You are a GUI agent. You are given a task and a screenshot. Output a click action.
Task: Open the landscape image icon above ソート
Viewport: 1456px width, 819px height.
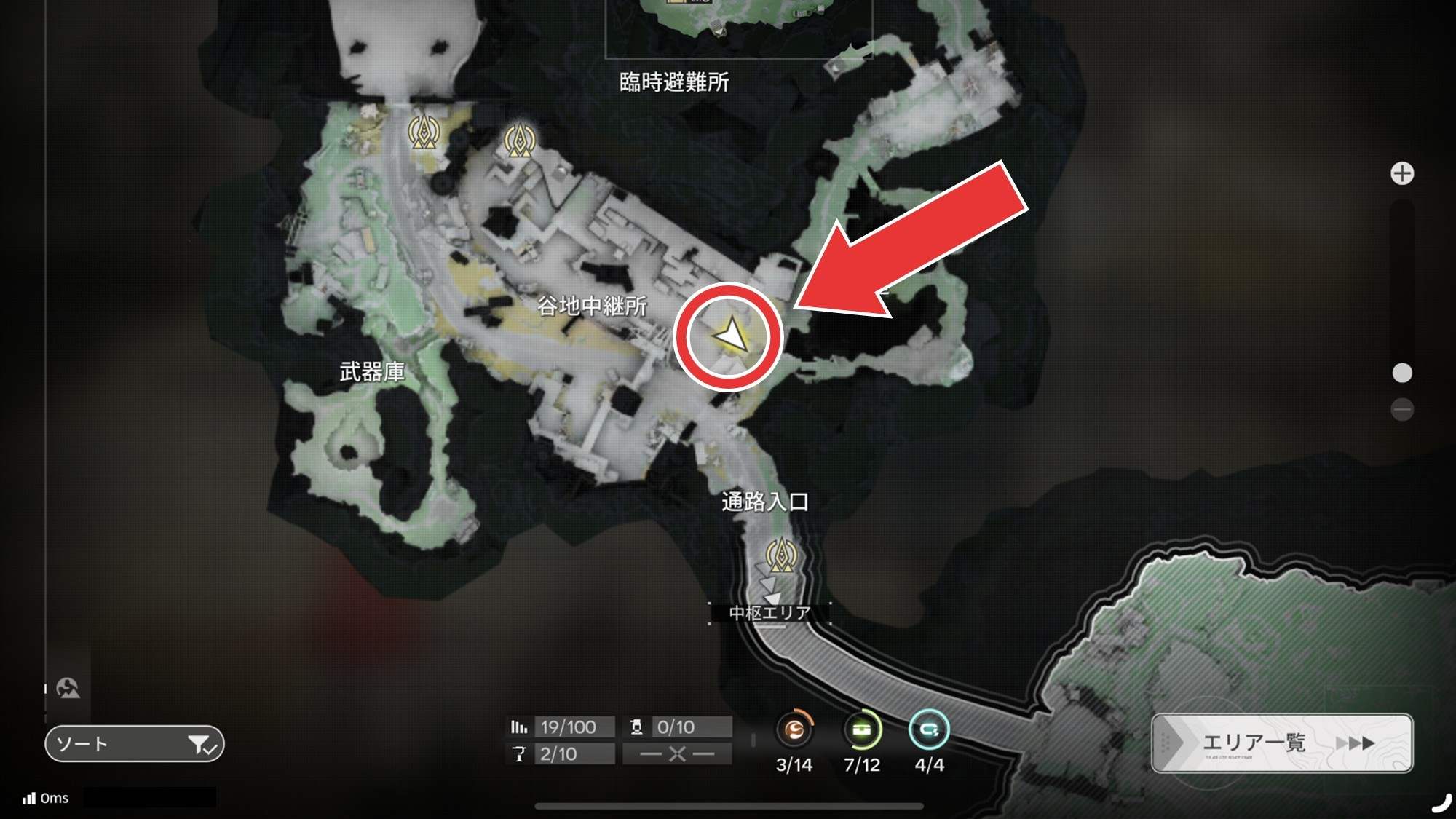coord(68,688)
